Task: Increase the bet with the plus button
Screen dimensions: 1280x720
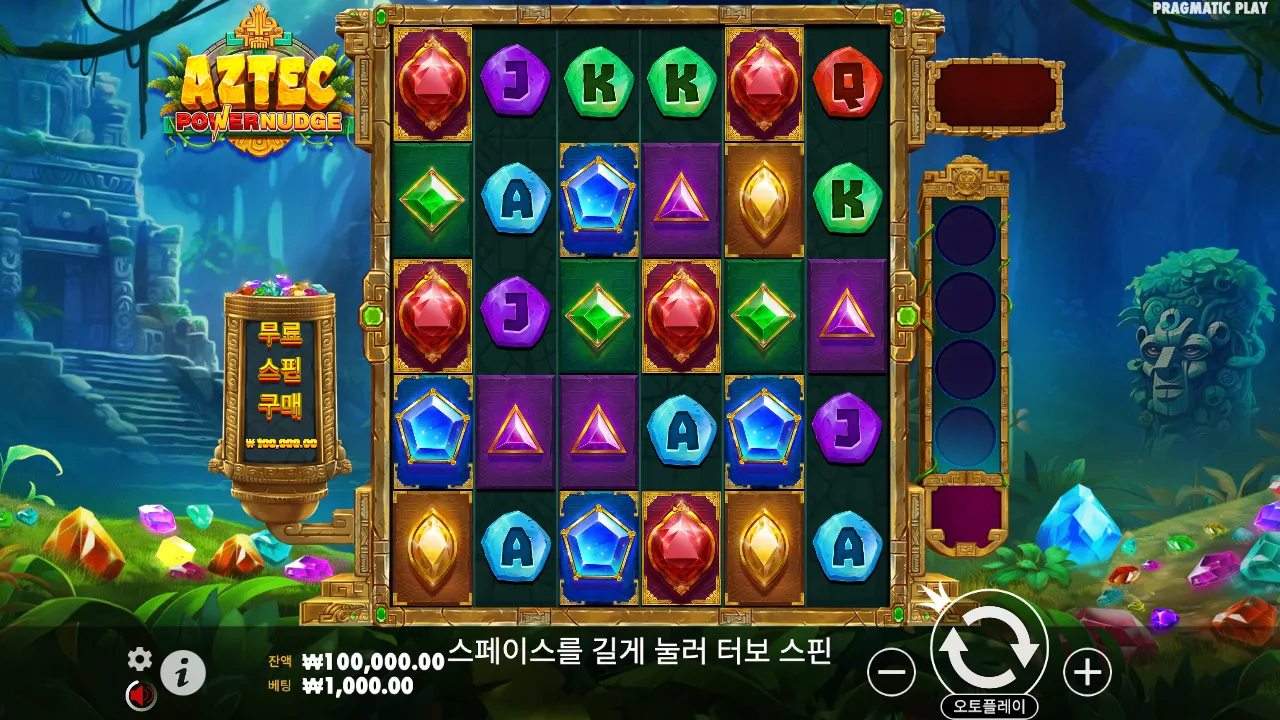Action: pos(1087,672)
